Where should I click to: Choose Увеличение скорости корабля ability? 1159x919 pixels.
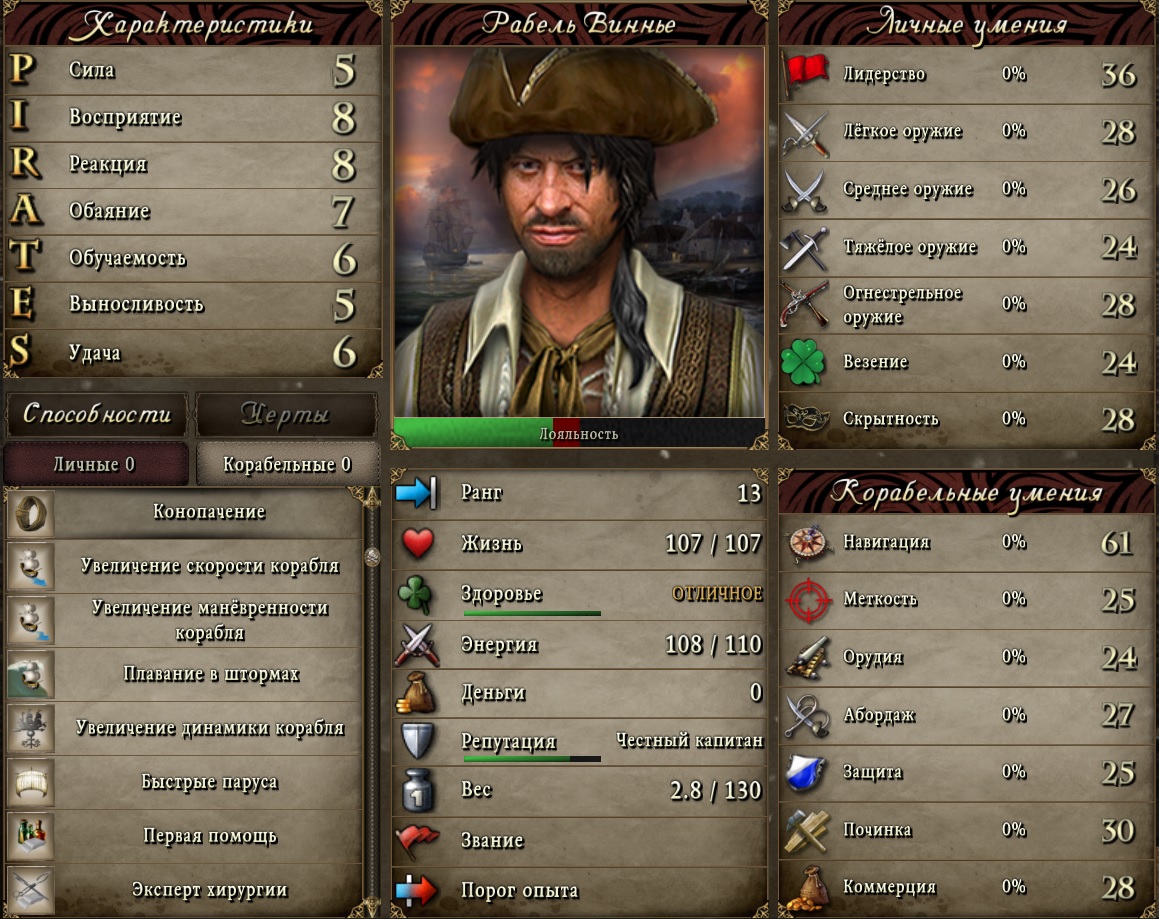208,566
